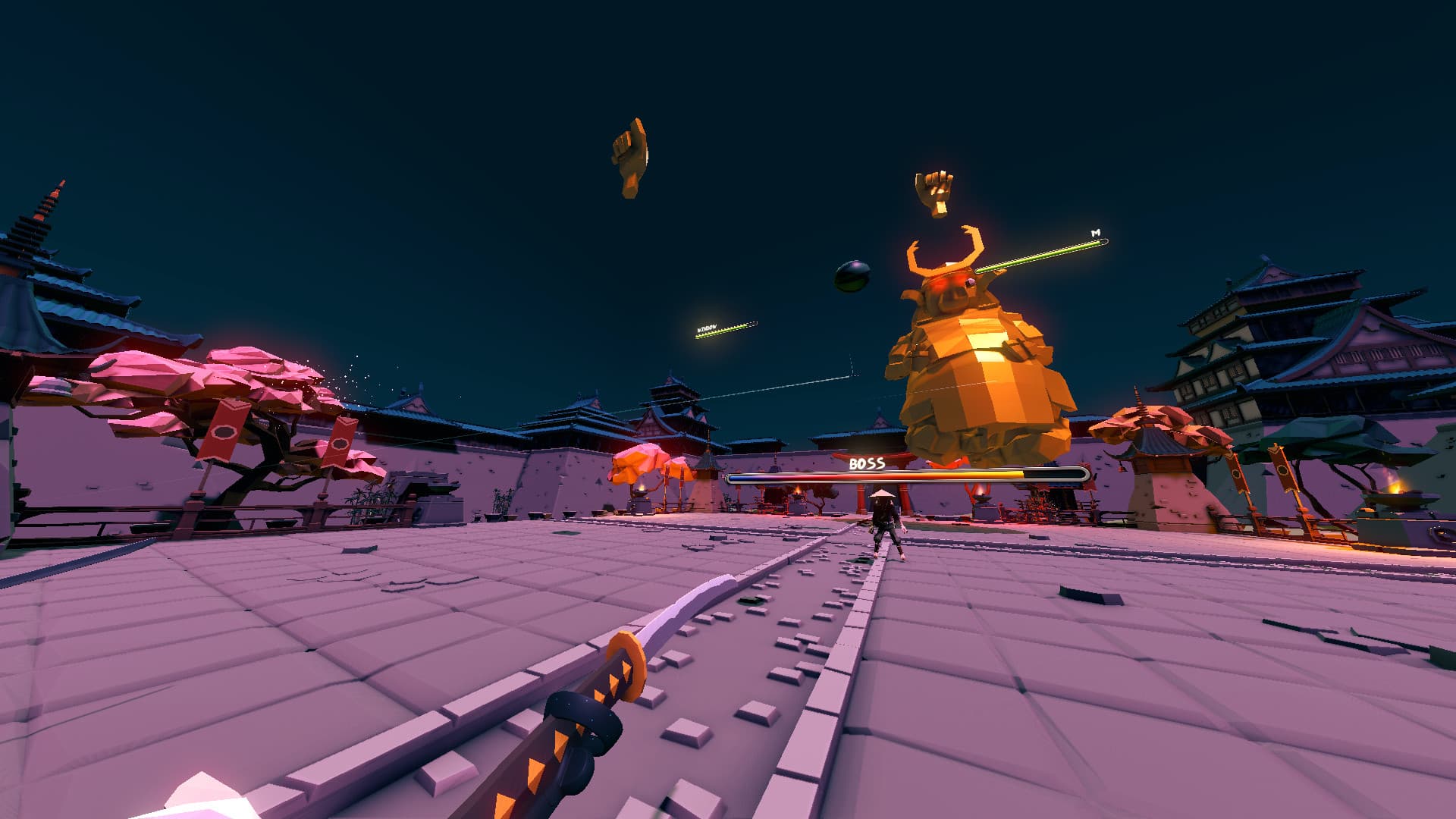Click the katana's orange circular guard
1456x819 pixels.
tap(625, 665)
